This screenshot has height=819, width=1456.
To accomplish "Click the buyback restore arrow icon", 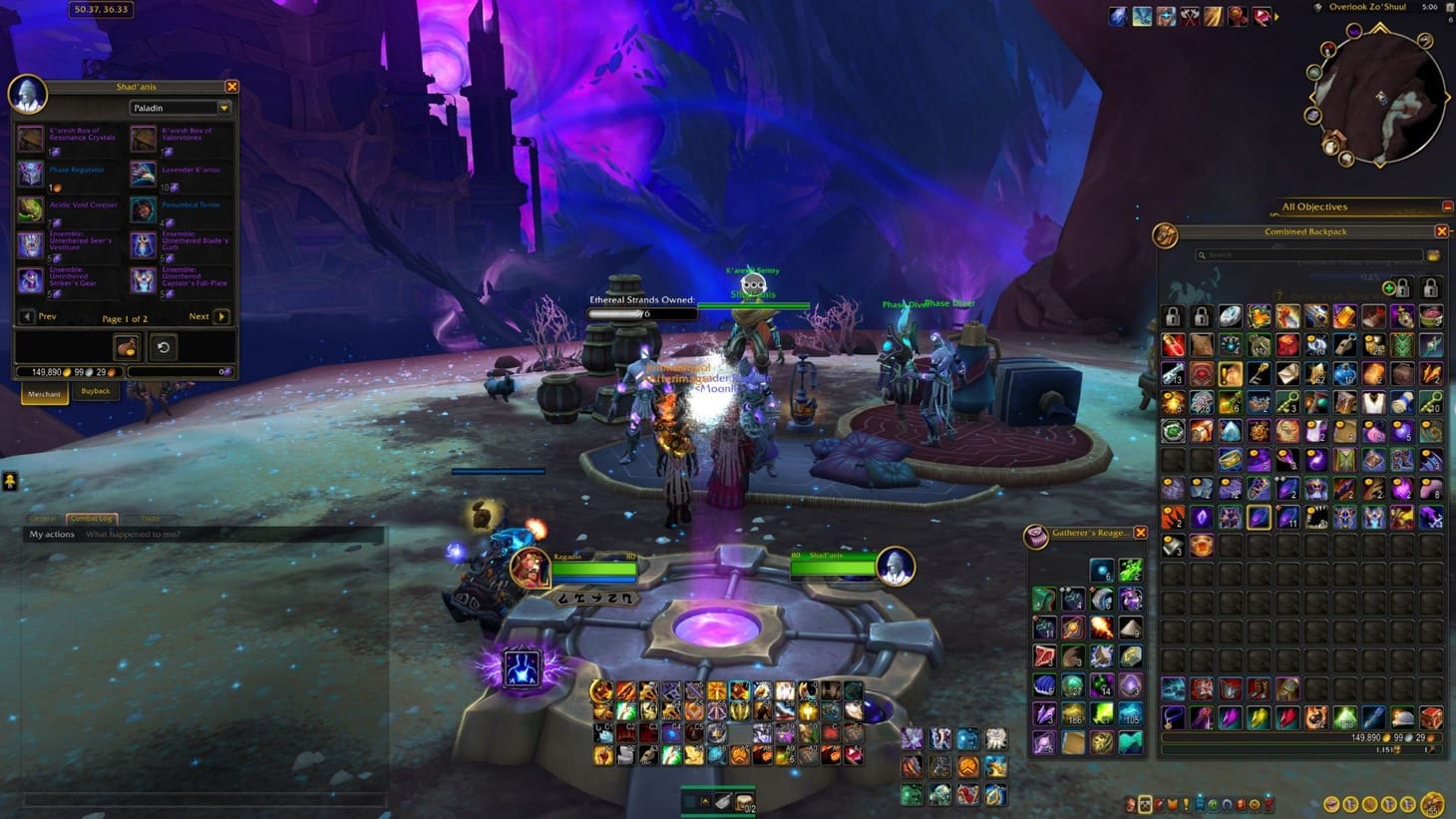I will (x=163, y=348).
